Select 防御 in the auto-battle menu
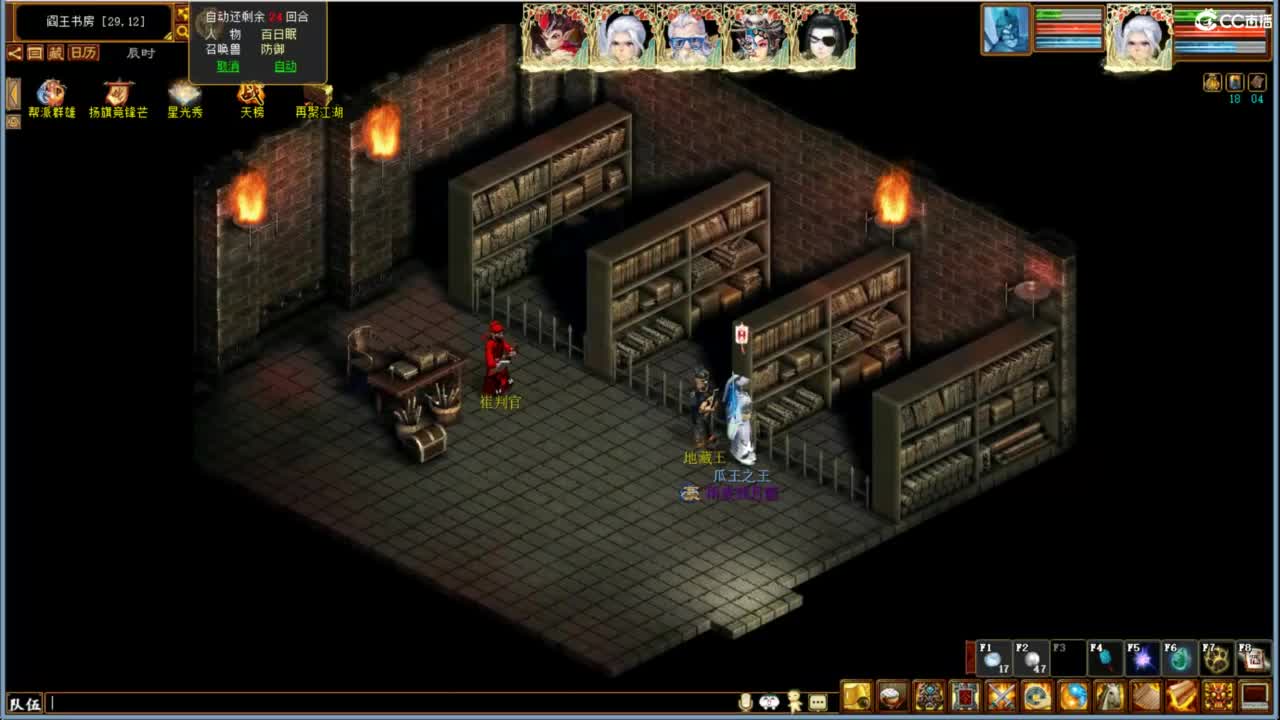The image size is (1280, 720). point(271,49)
